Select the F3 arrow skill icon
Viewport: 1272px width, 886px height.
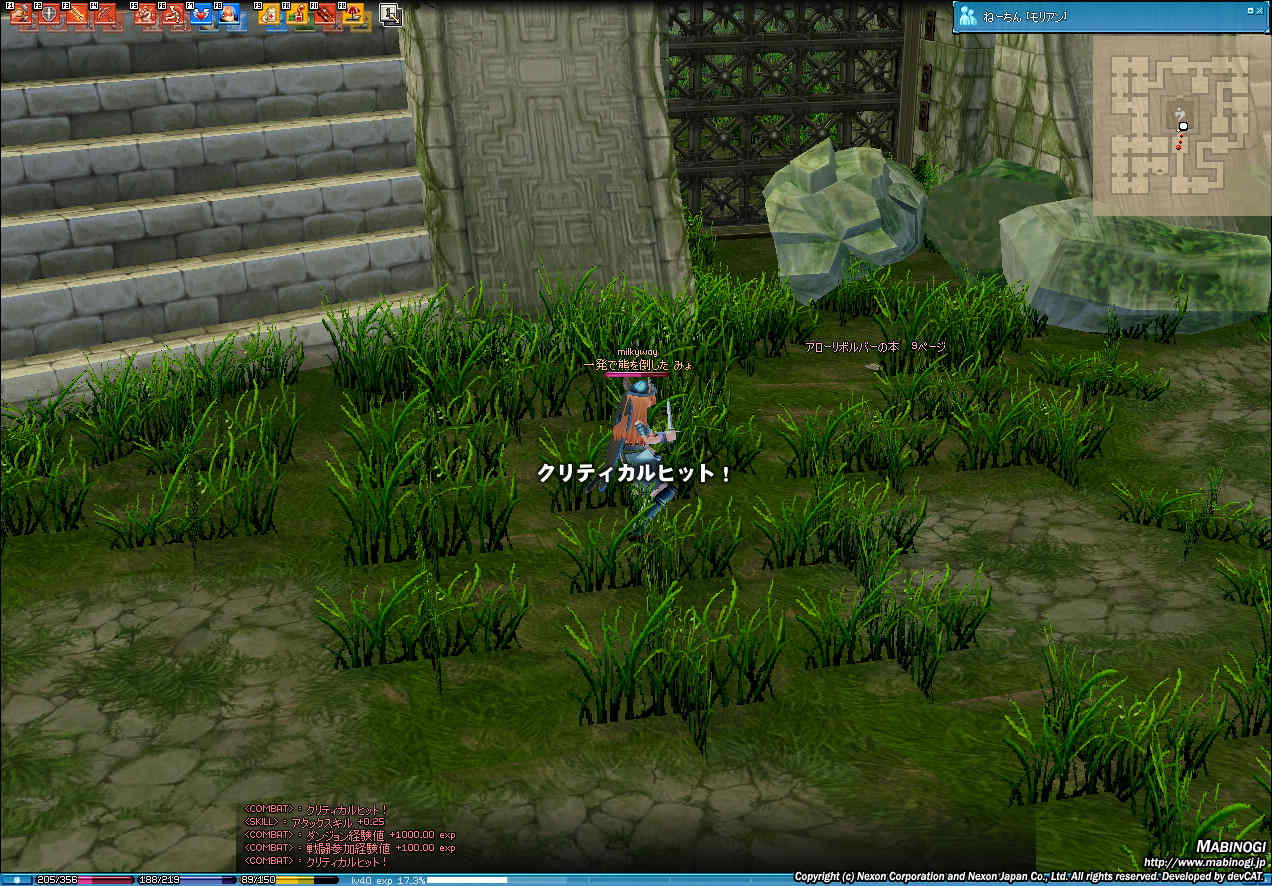(75, 14)
